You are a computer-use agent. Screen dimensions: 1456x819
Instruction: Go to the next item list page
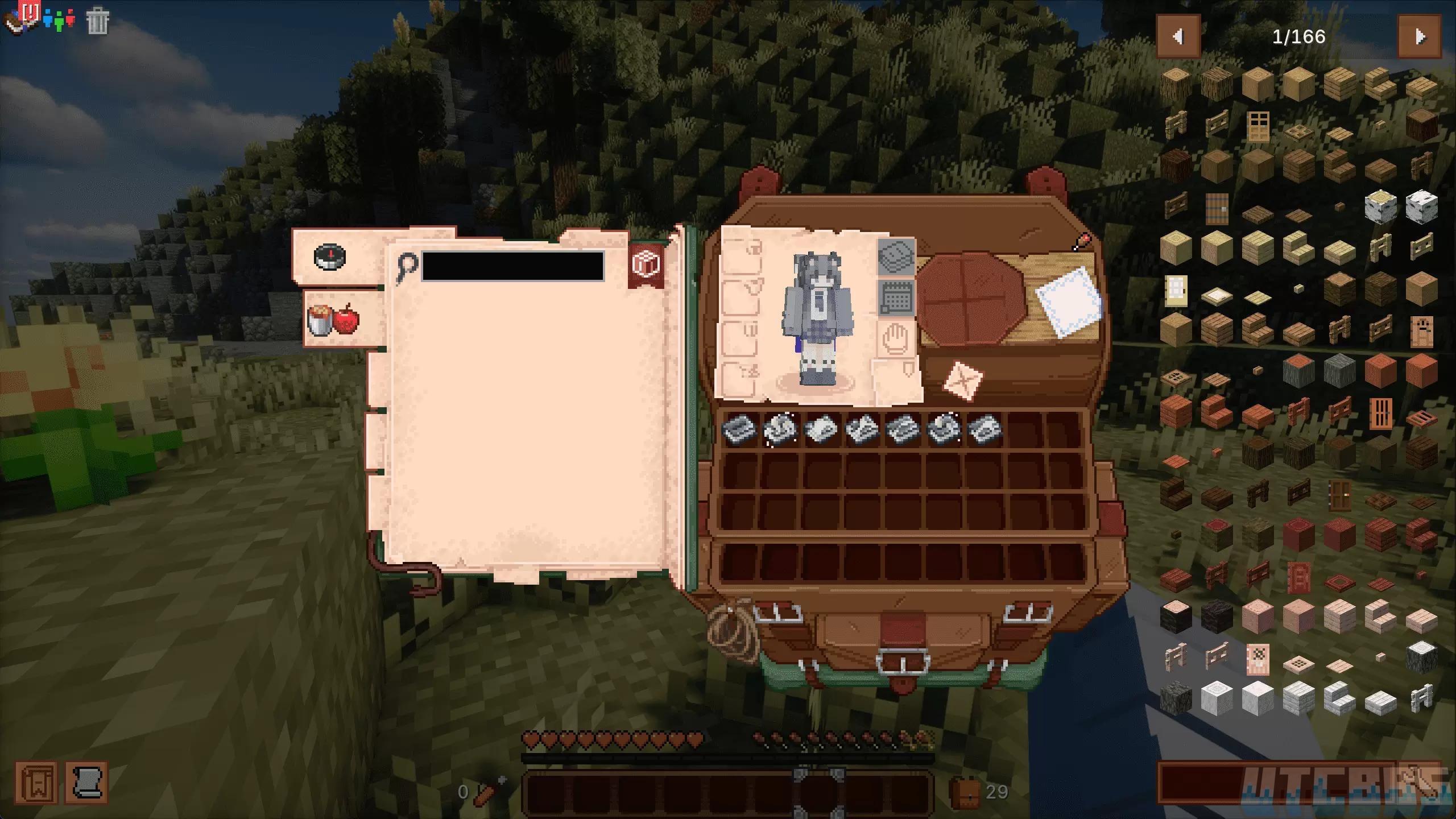(x=1420, y=38)
